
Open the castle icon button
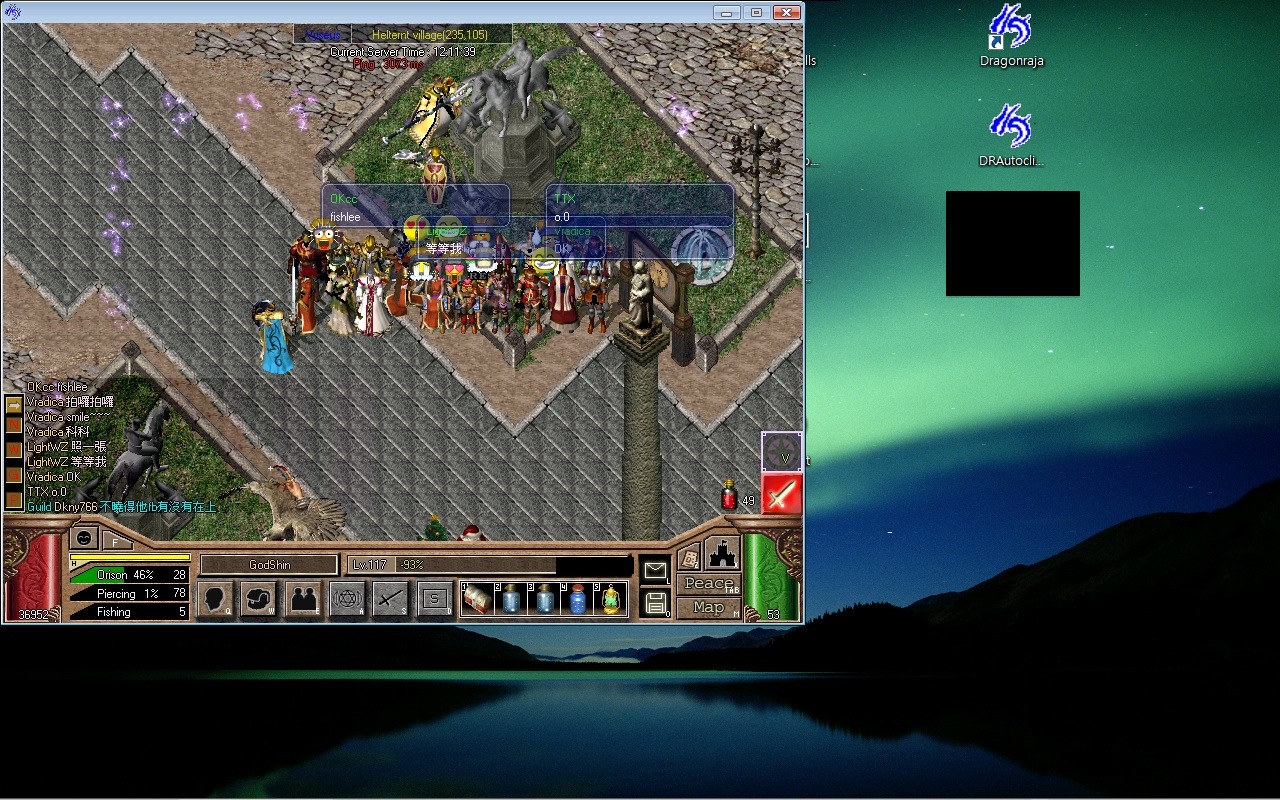tap(722, 553)
